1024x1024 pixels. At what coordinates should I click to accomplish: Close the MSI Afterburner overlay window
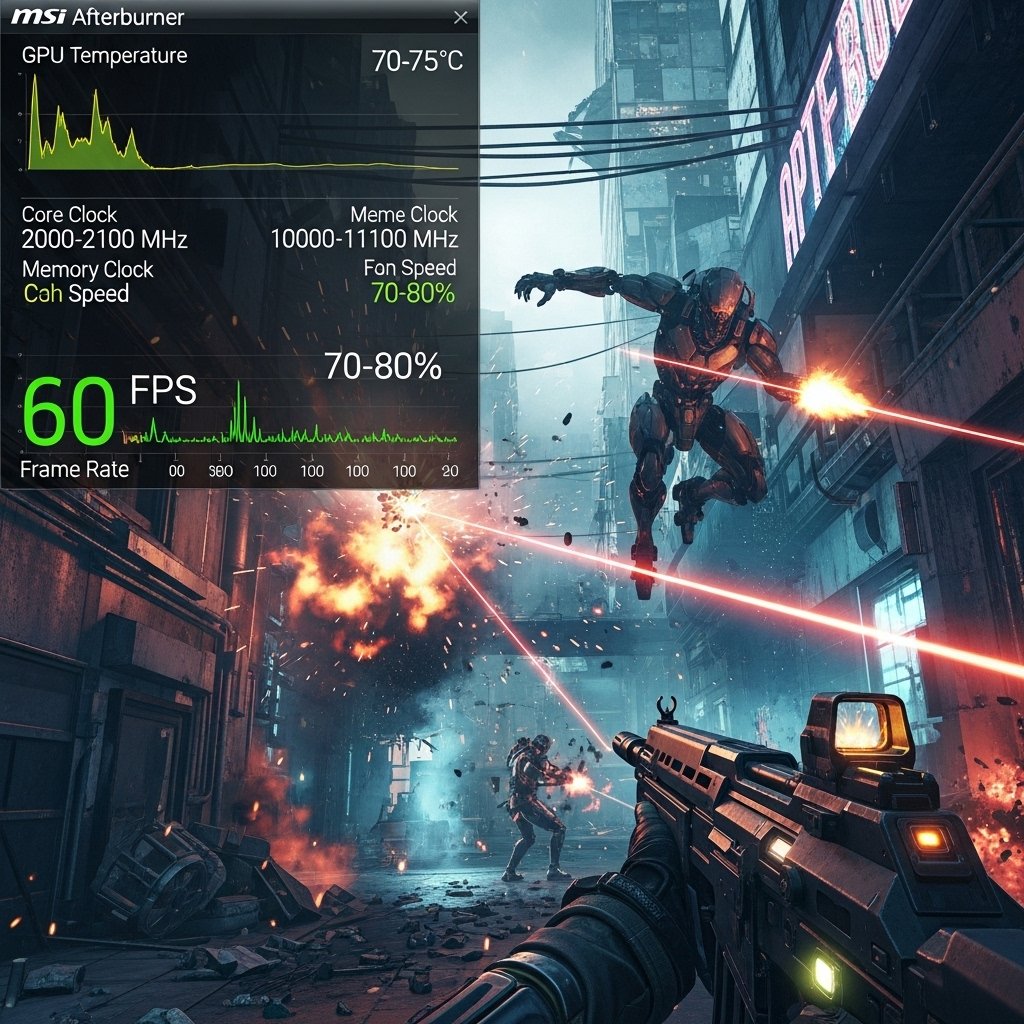(460, 18)
